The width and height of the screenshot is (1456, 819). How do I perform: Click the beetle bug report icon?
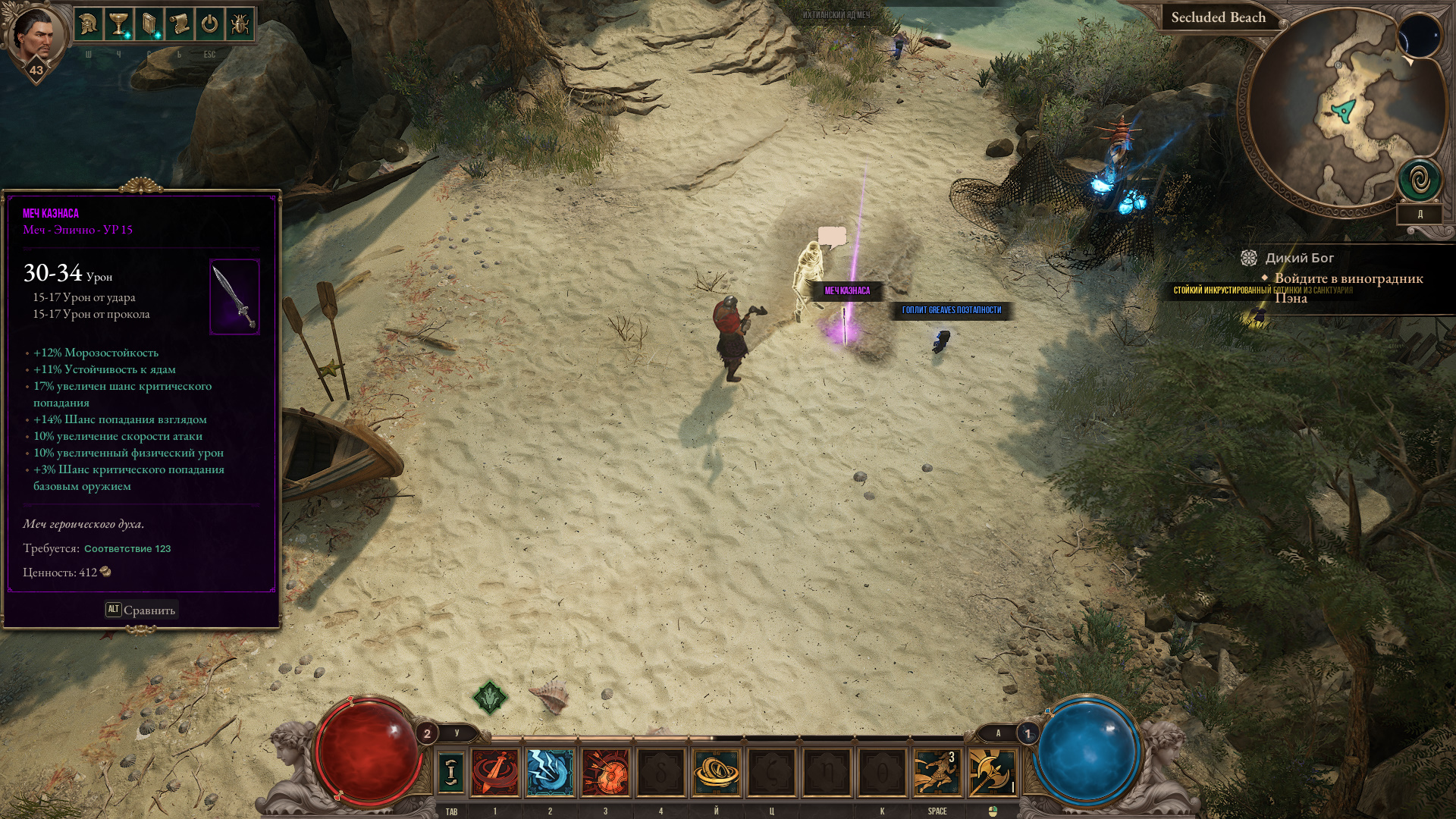(240, 24)
